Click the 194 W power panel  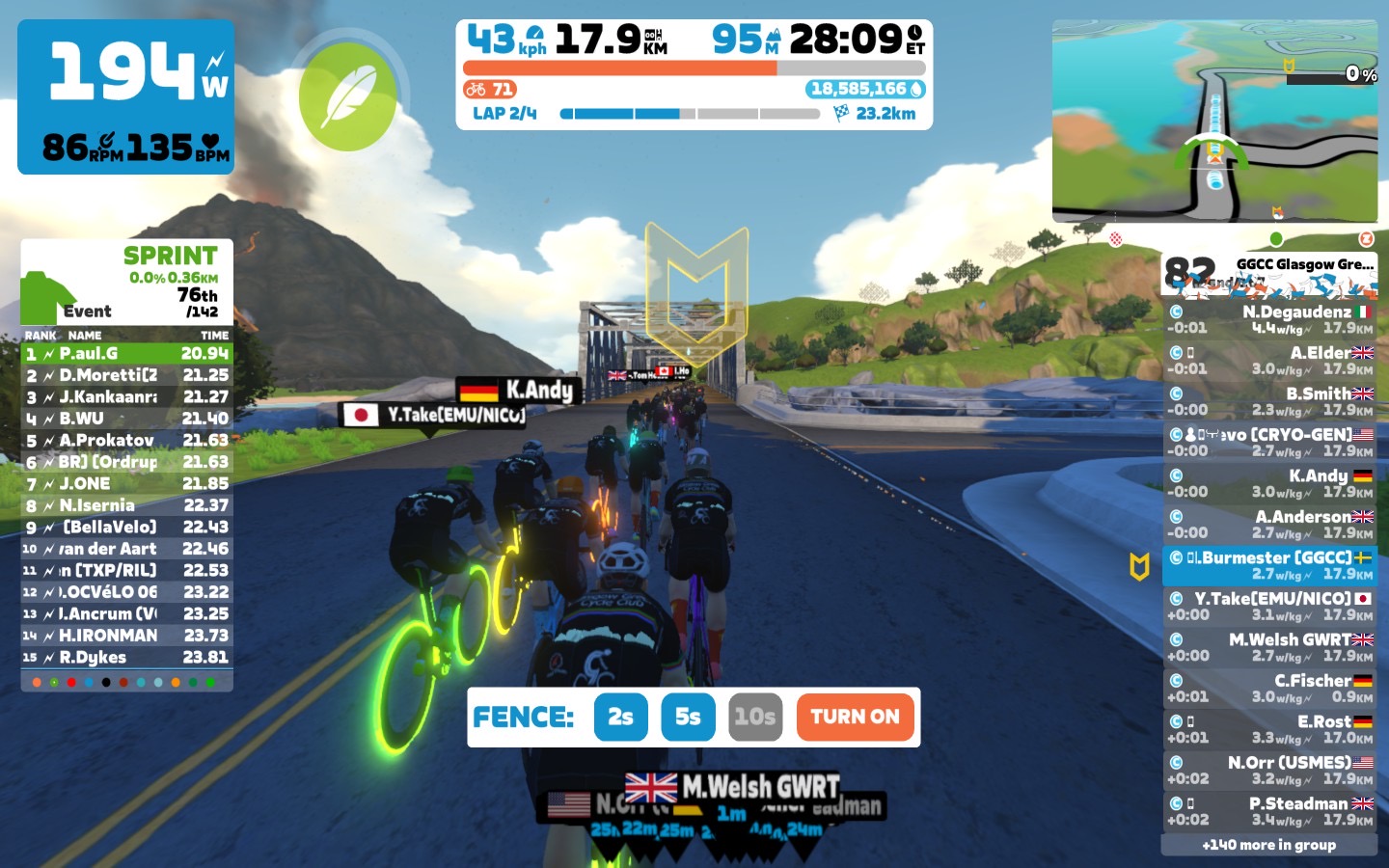[x=125, y=96]
